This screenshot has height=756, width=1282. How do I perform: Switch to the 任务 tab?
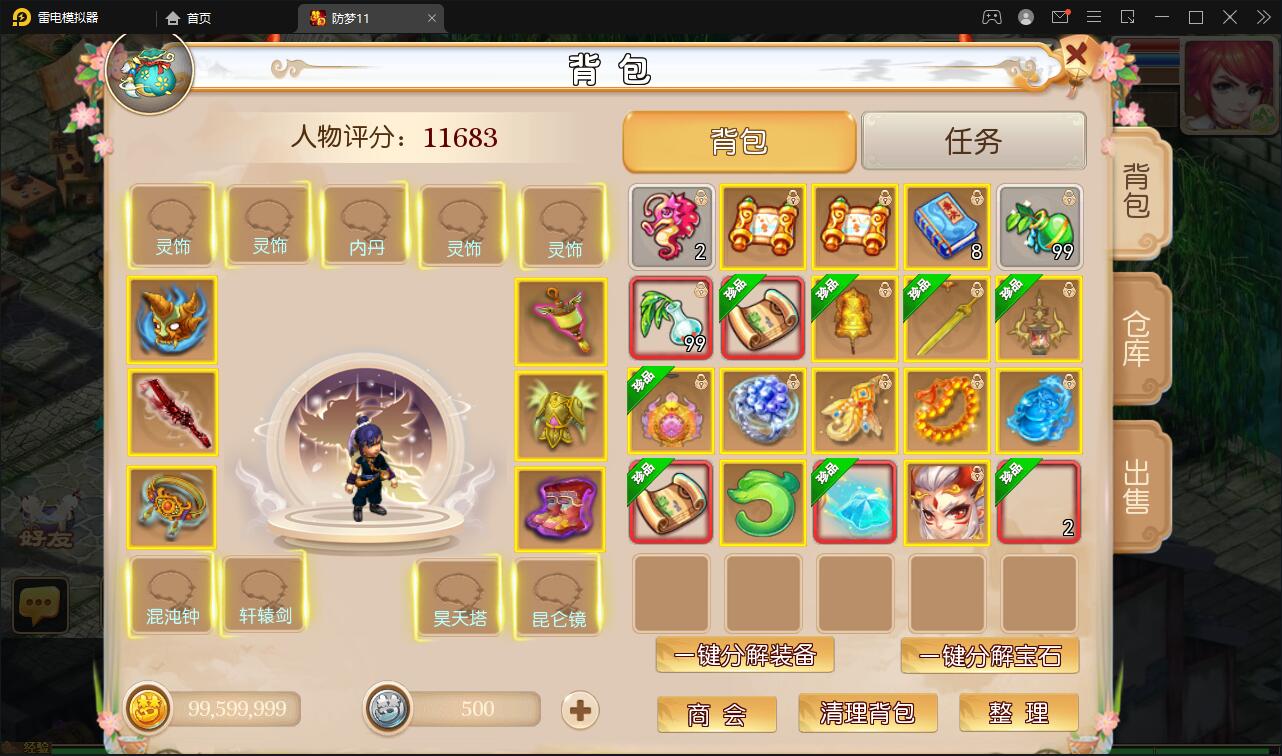(x=972, y=141)
